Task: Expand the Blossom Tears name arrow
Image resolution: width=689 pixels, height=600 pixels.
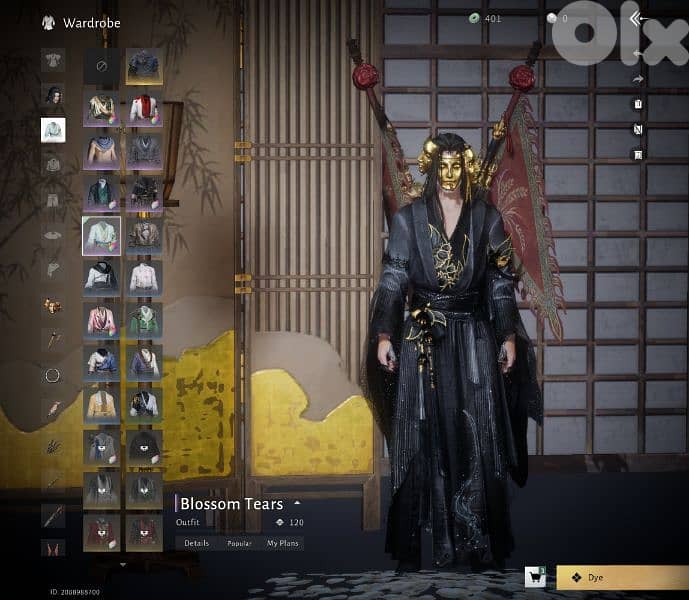Action: point(297,503)
